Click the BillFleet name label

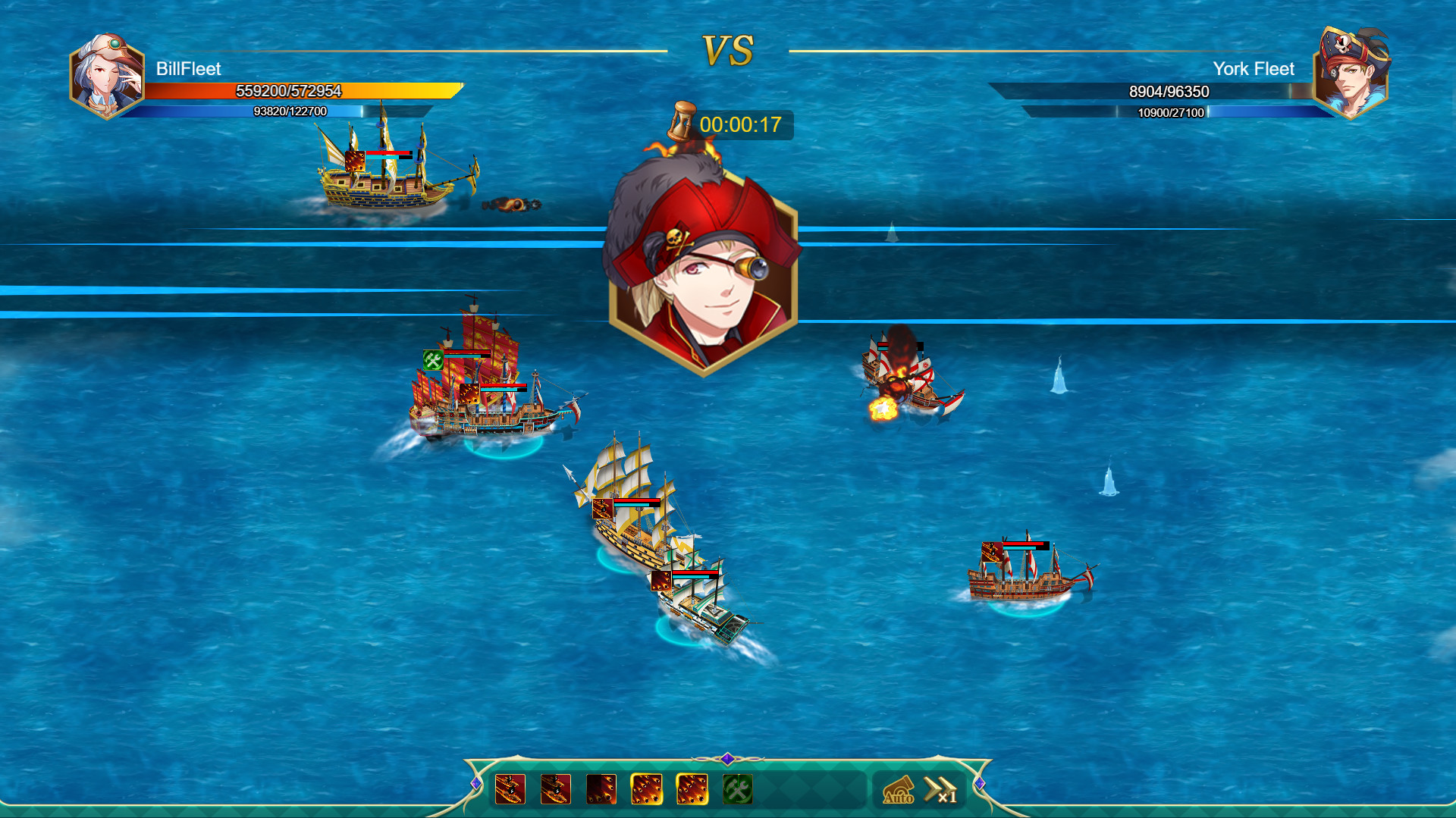tap(187, 70)
